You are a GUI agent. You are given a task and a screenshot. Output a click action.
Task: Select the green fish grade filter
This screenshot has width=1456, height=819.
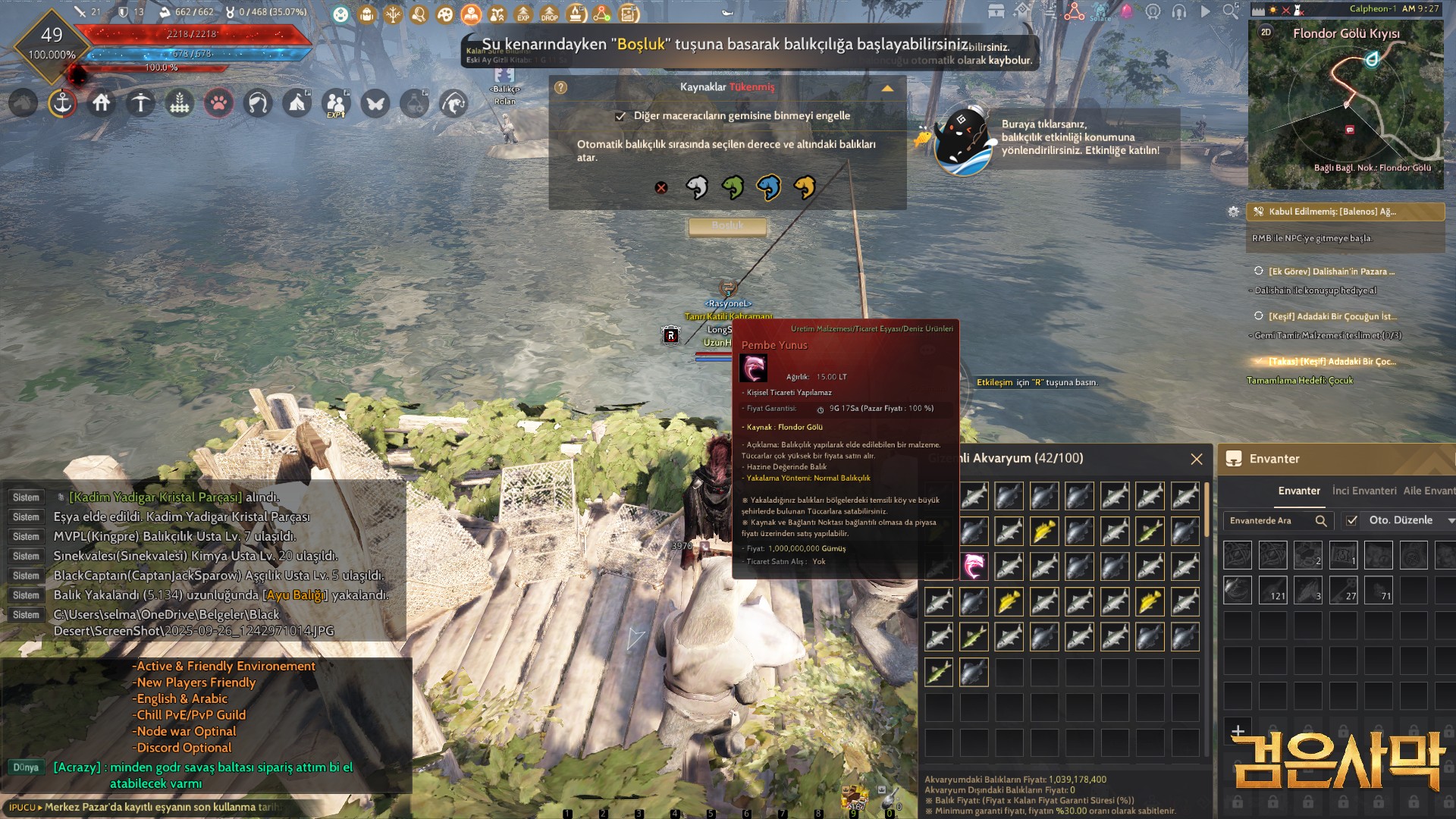point(733,187)
